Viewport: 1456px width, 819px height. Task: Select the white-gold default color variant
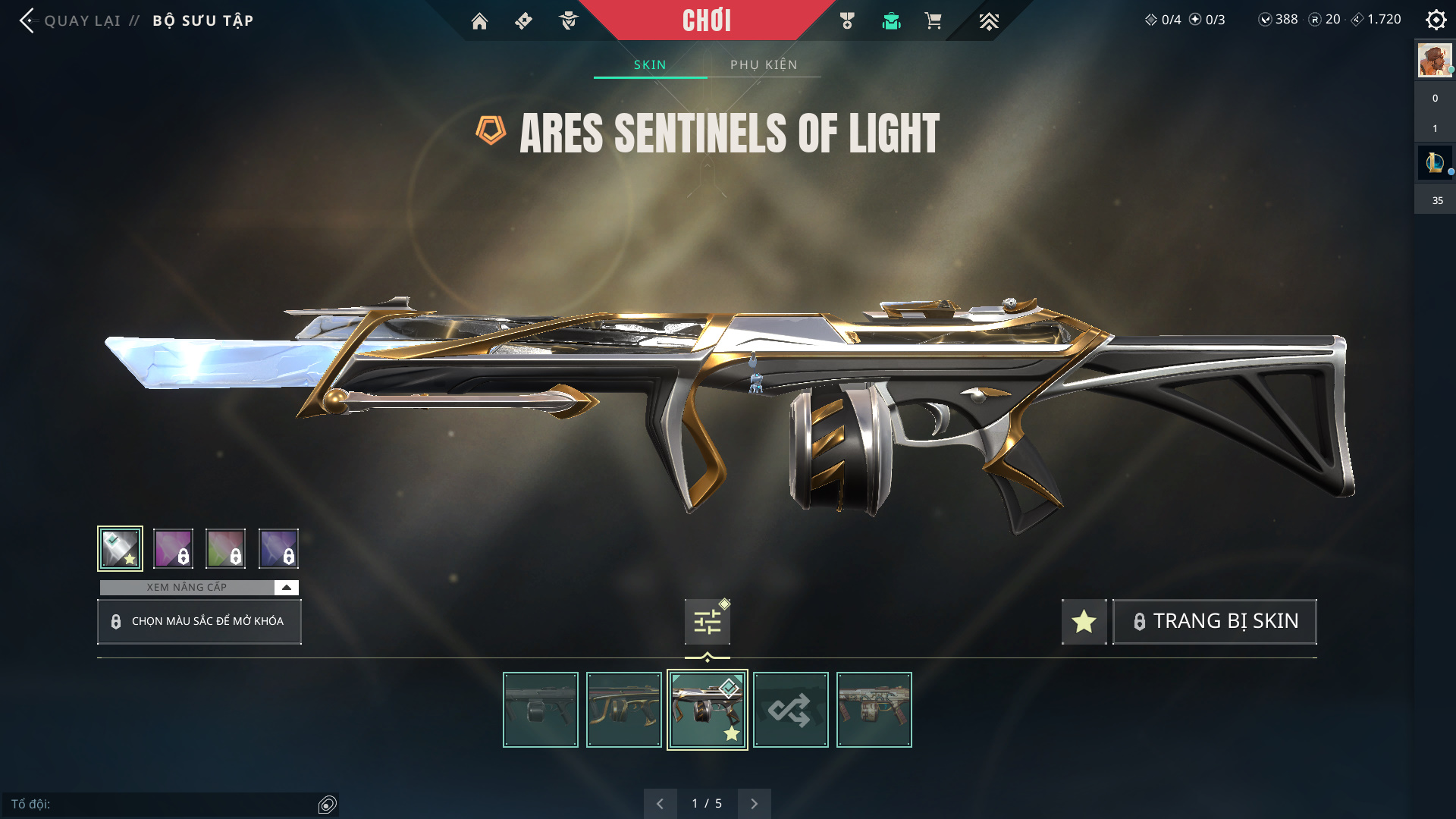120,548
